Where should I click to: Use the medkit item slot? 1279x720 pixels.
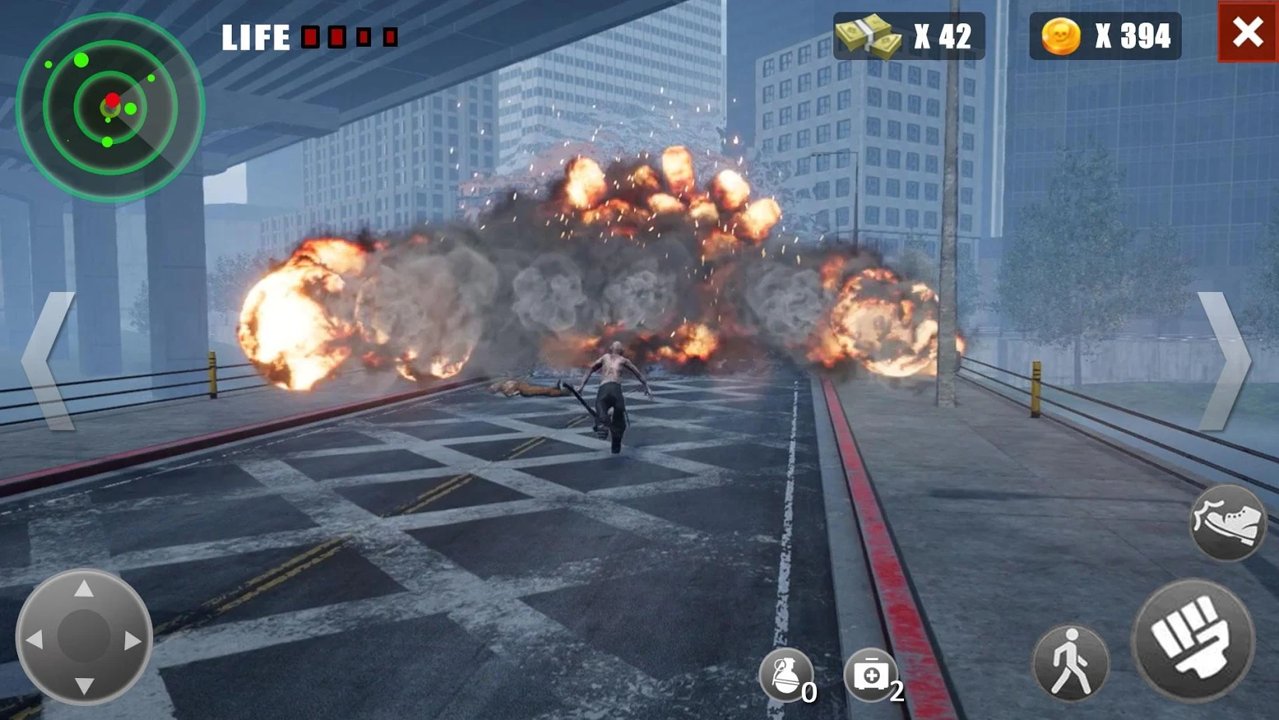click(870, 675)
